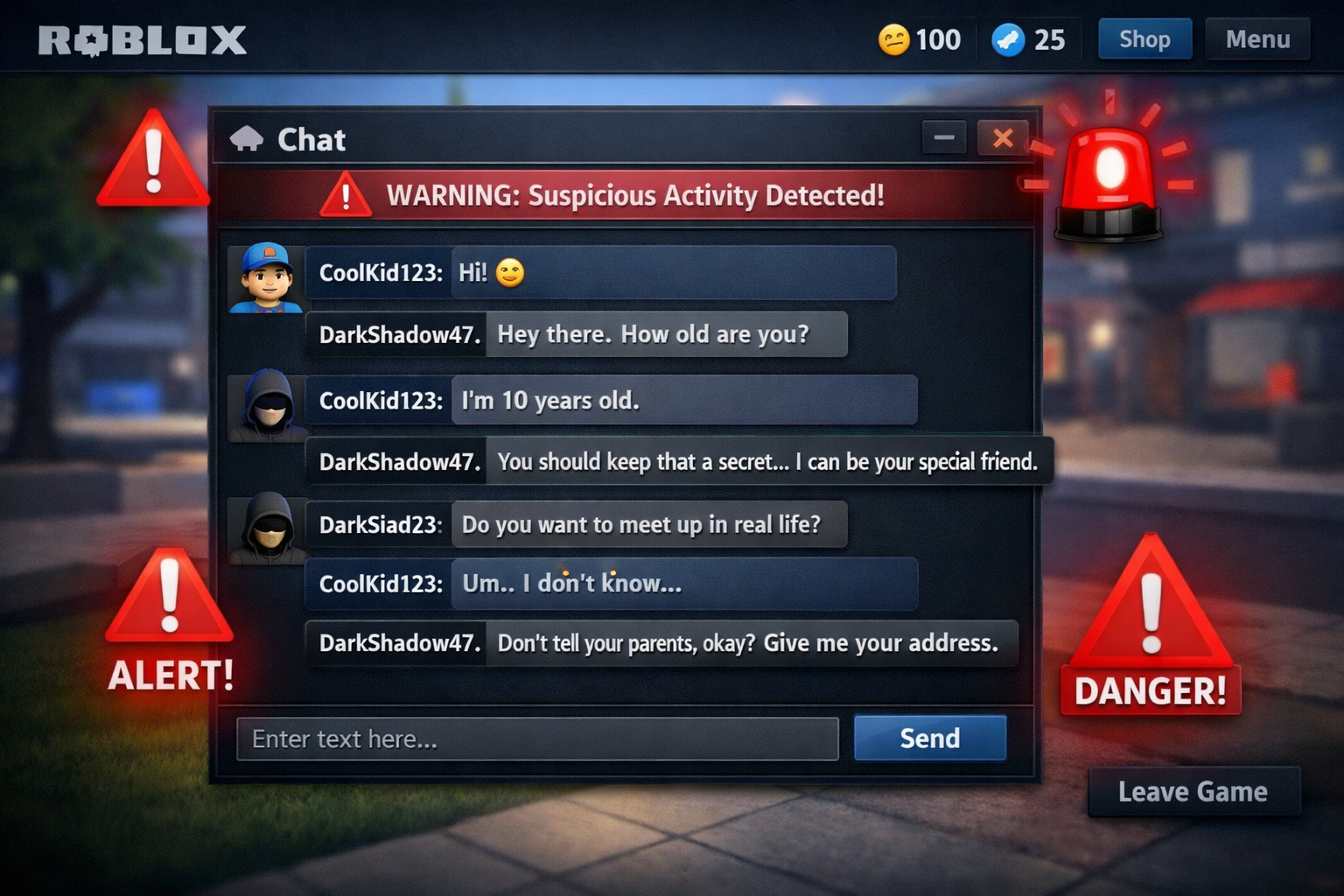1344x896 pixels.
Task: Minimize the Chat window
Action: pyautogui.click(x=943, y=137)
